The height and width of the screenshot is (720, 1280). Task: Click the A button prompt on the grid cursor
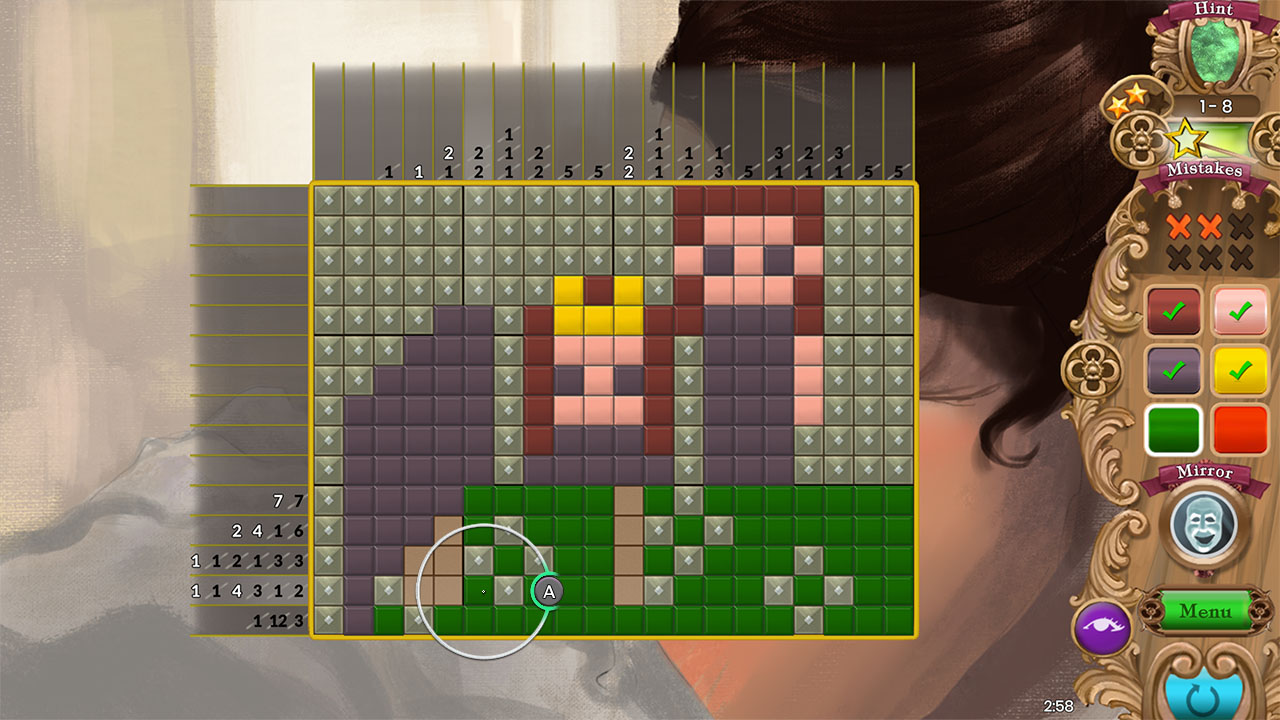548,592
